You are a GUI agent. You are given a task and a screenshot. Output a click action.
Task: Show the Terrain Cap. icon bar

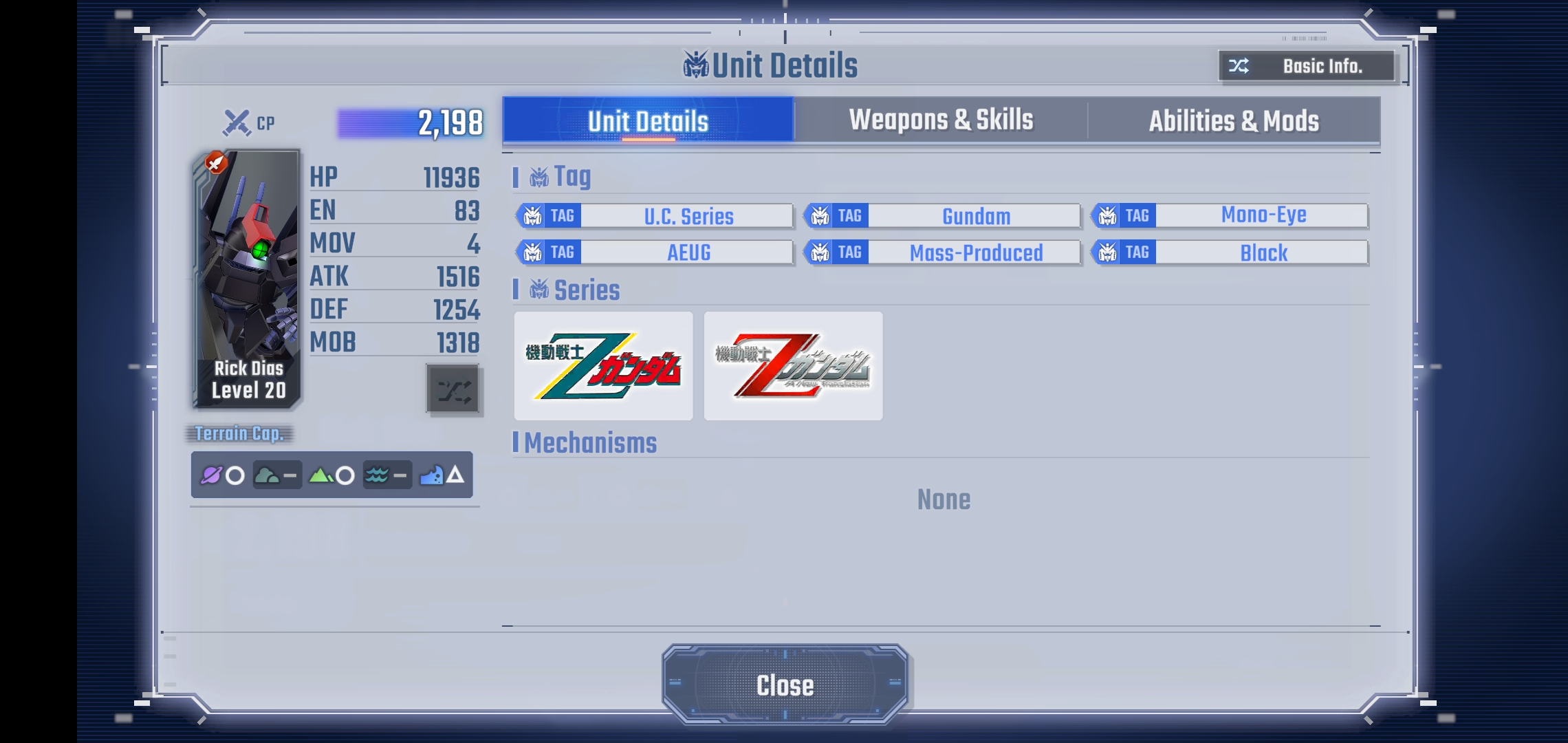point(331,475)
